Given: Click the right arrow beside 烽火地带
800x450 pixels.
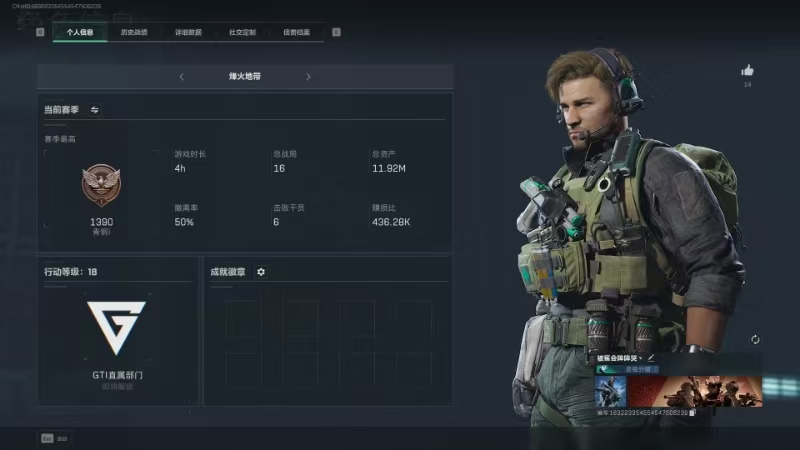Looking at the screenshot, I should [308, 76].
